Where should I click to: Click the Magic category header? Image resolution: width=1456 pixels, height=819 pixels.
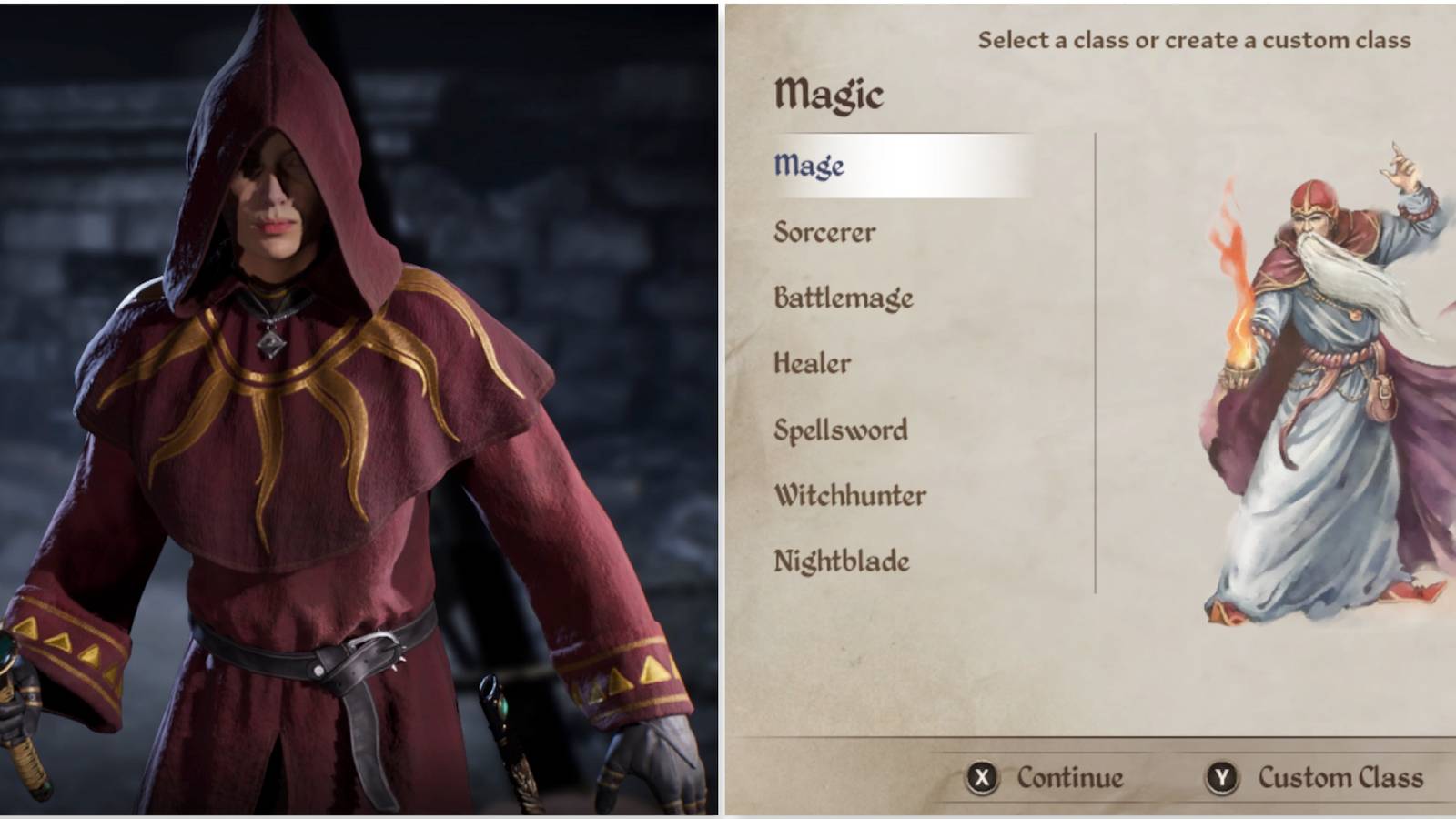(x=828, y=92)
